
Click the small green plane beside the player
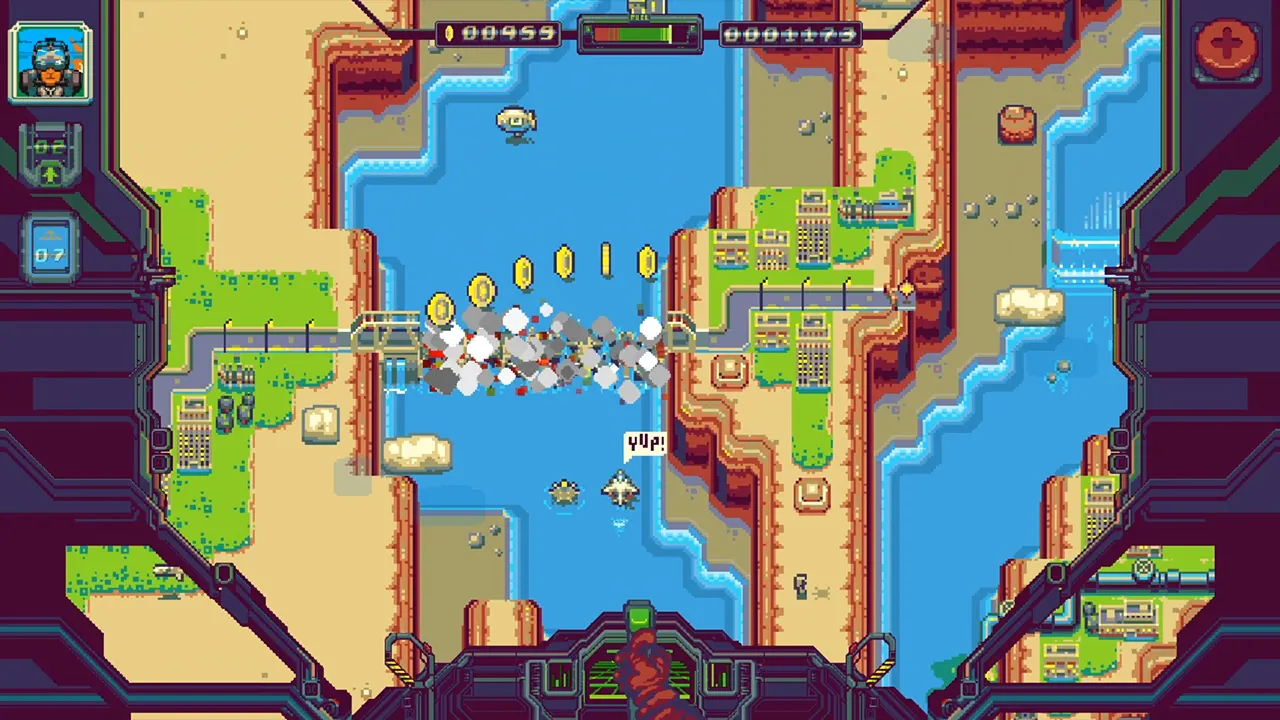564,492
